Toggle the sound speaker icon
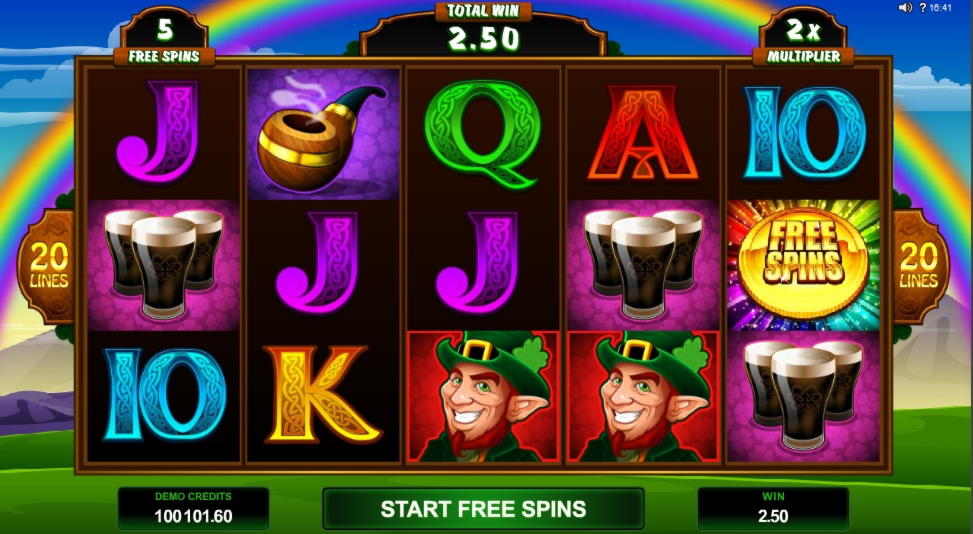The height and width of the screenshot is (534, 973). point(905,8)
